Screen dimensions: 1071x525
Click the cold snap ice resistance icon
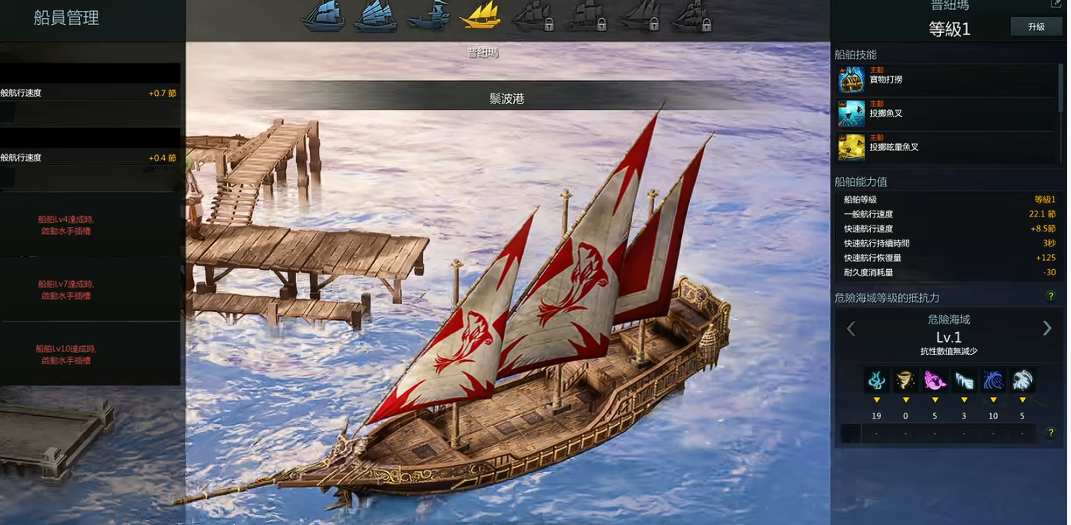[964, 380]
